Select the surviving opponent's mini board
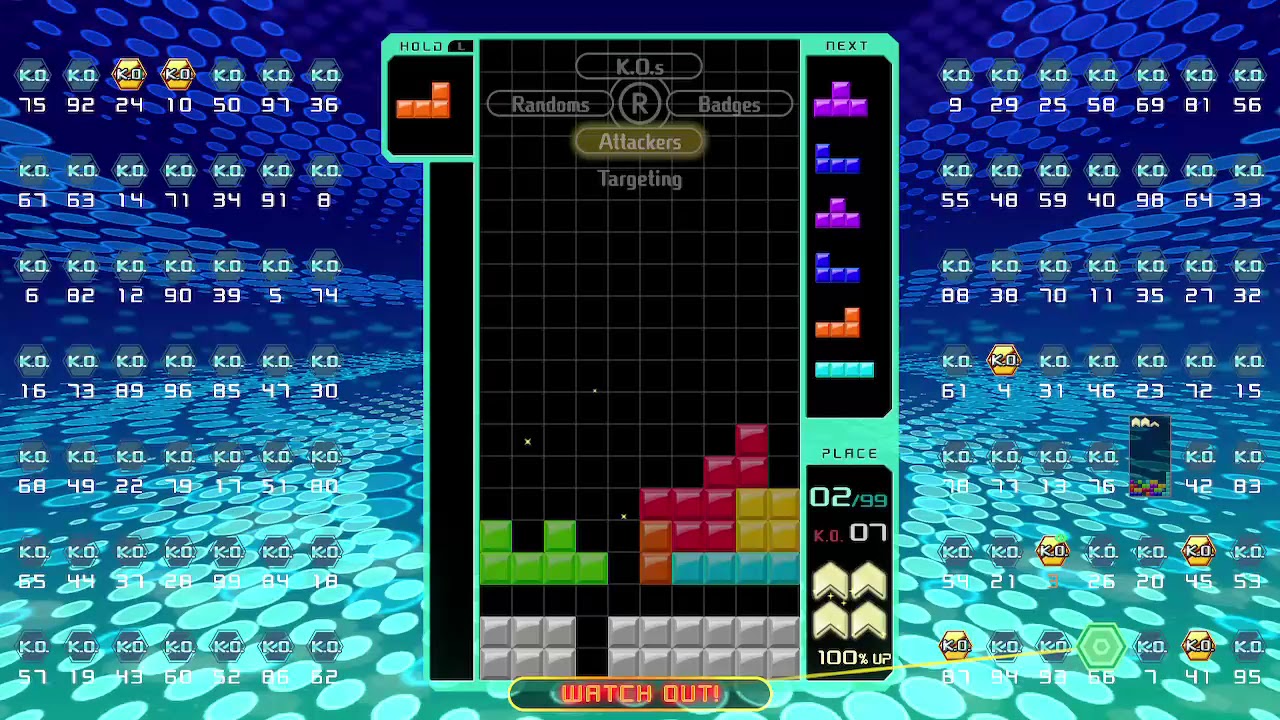The width and height of the screenshot is (1280, 720). tap(1149, 457)
